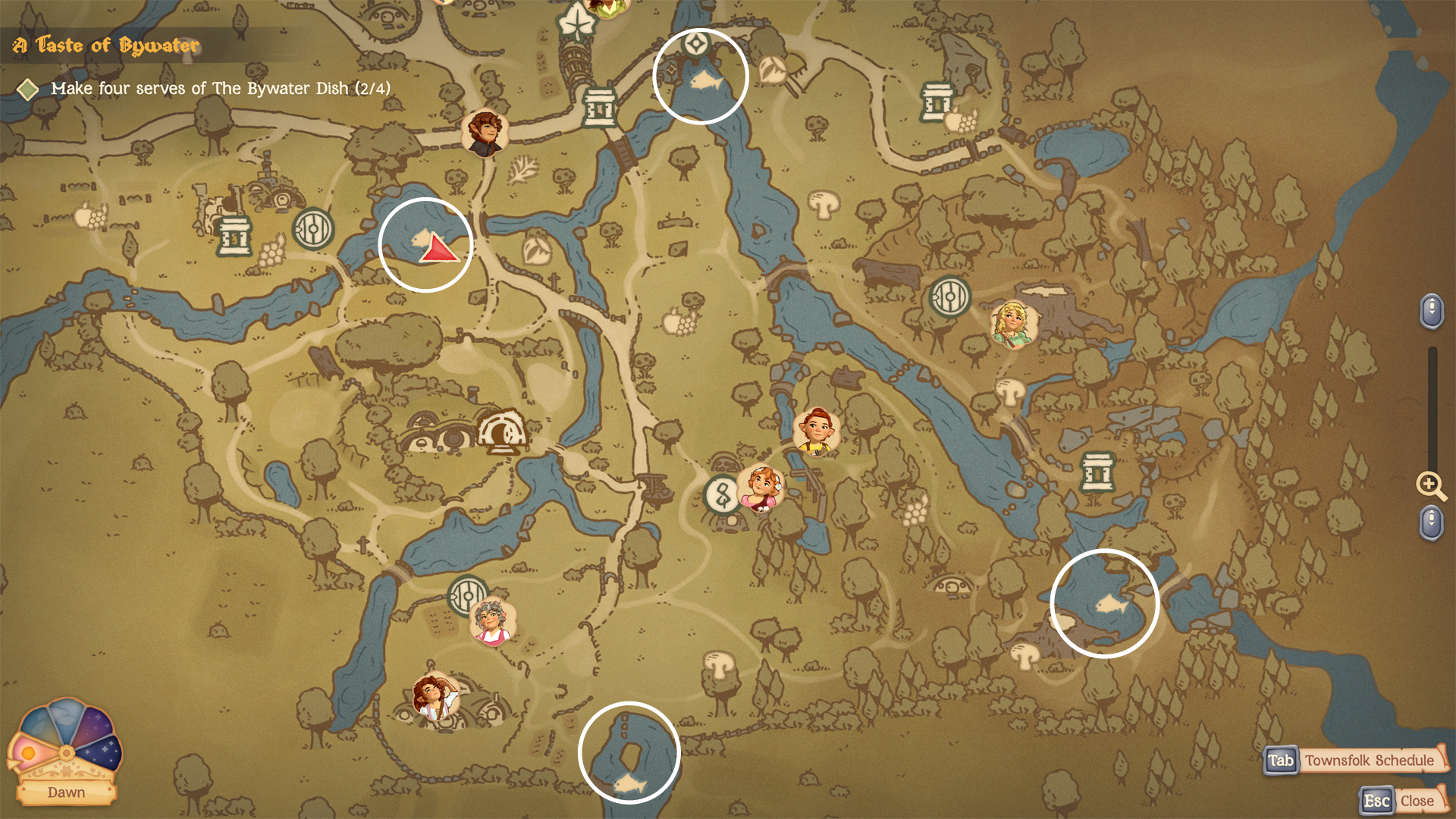Image resolution: width=1456 pixels, height=819 pixels.
Task: Click the red player arrow marker
Action: click(438, 249)
